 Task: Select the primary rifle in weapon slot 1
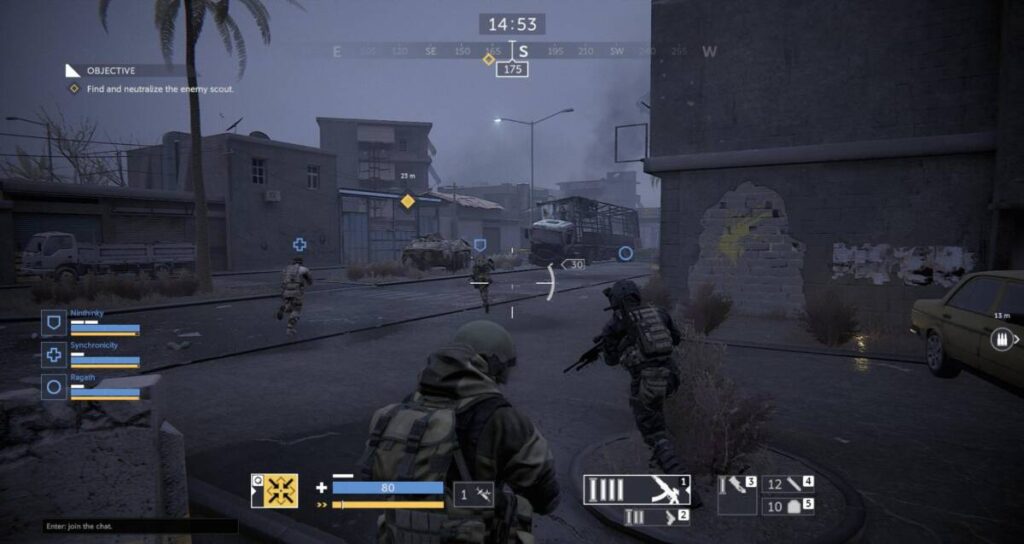(637, 489)
